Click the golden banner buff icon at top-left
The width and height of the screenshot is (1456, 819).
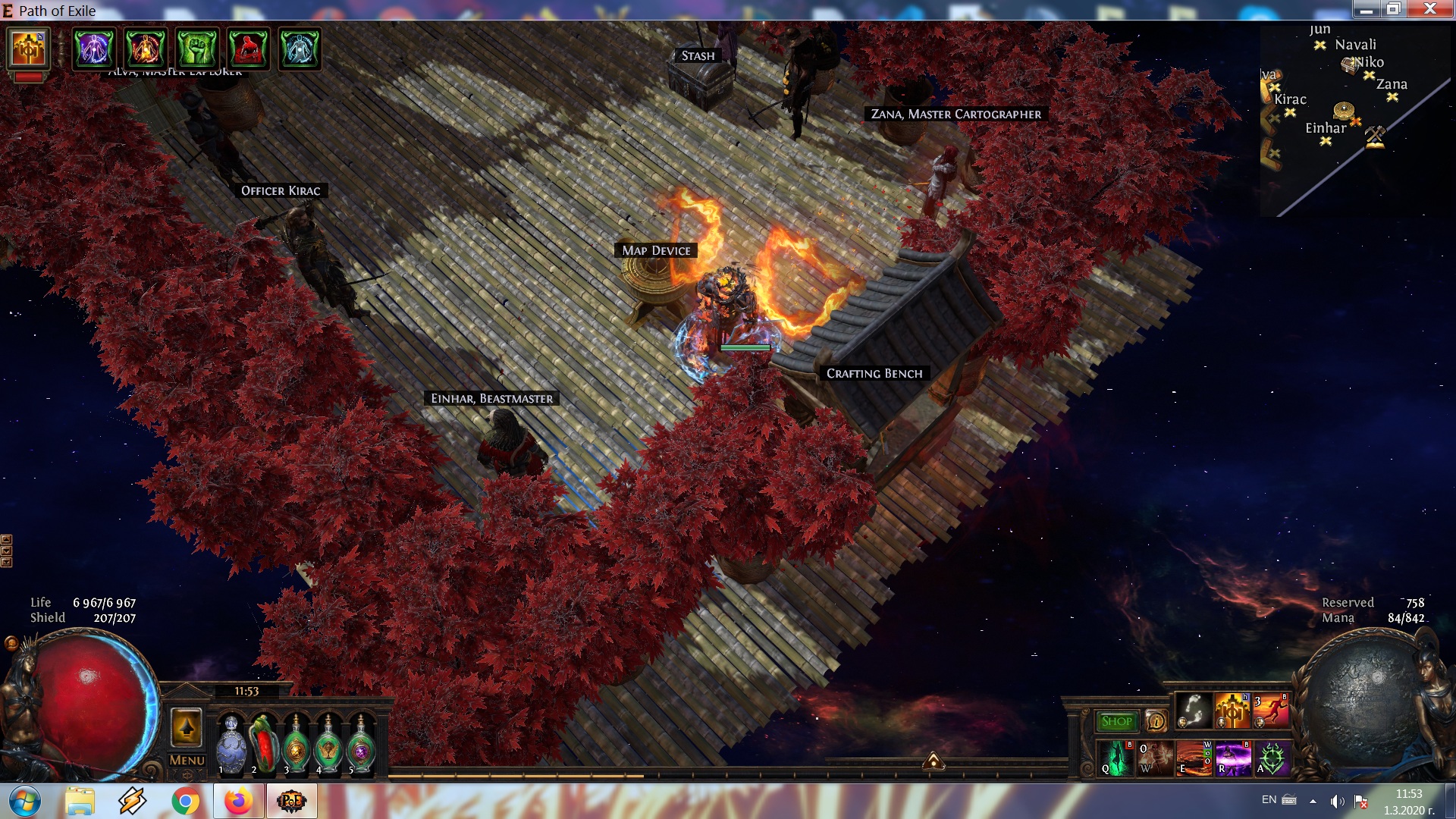click(28, 49)
